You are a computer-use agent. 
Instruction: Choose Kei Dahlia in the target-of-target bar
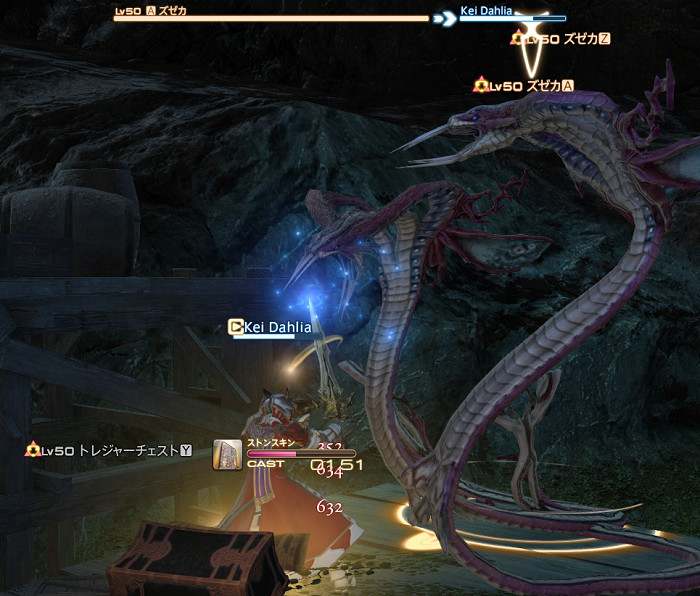tap(486, 12)
